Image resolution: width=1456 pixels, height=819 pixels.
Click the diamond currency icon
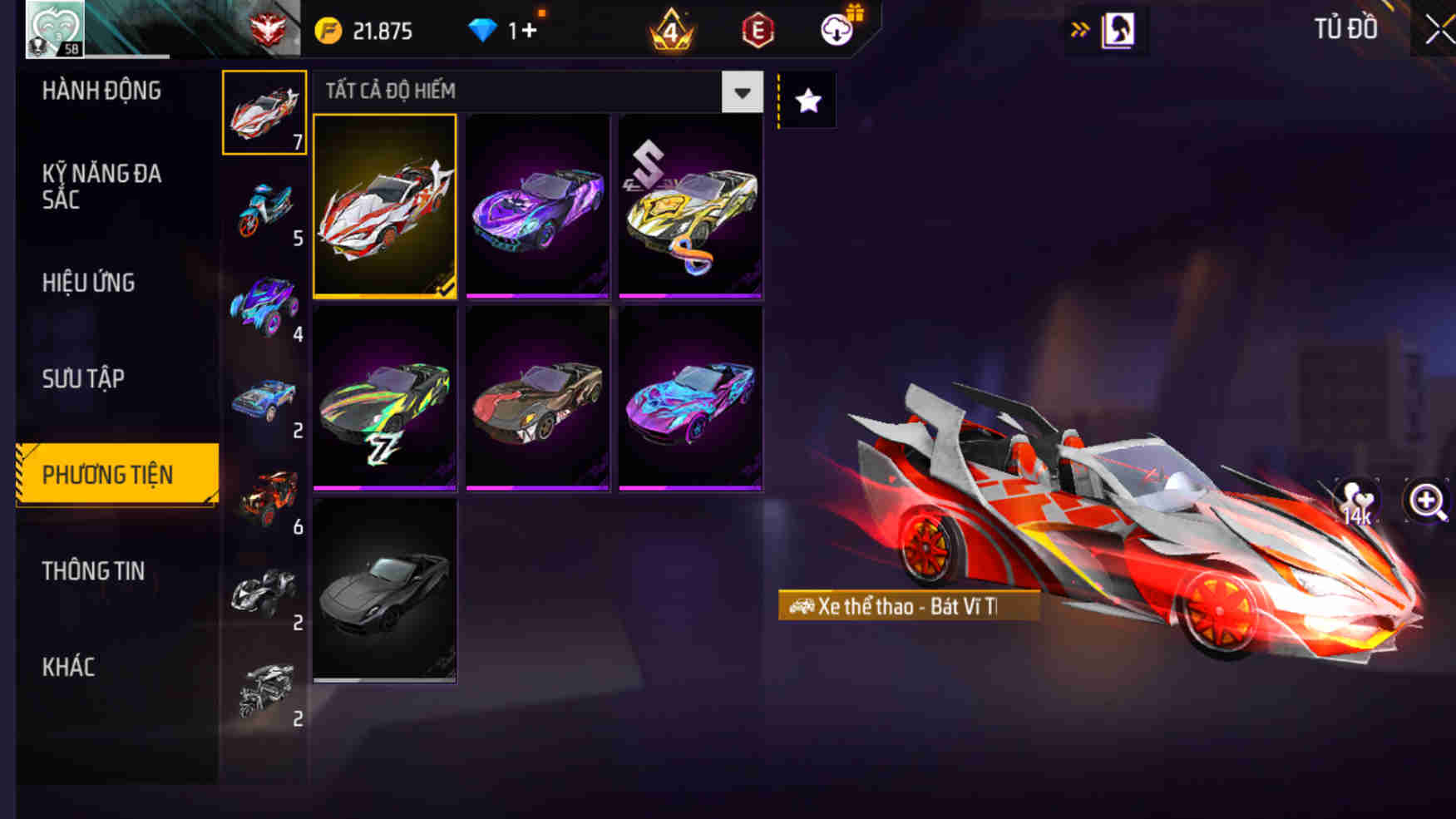point(481,27)
